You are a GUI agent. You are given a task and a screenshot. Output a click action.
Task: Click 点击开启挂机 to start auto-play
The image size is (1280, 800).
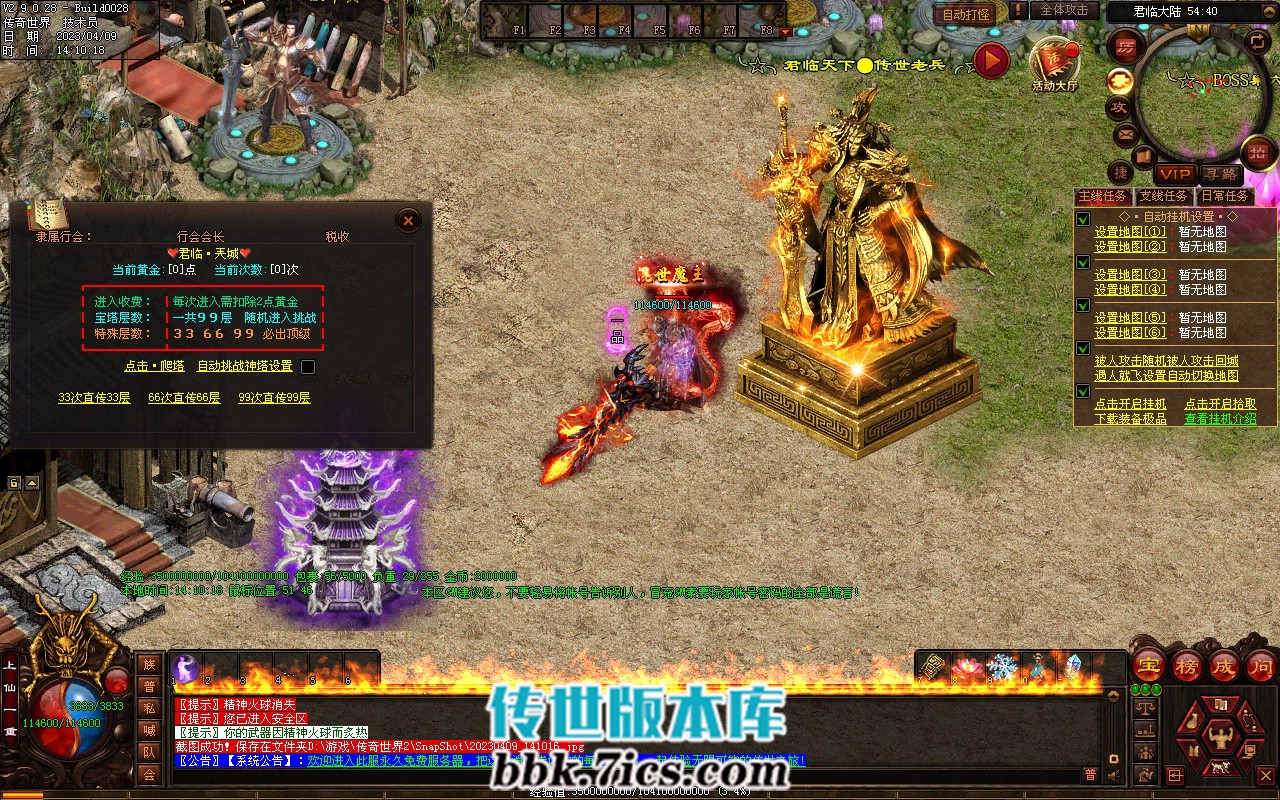tap(1130, 404)
